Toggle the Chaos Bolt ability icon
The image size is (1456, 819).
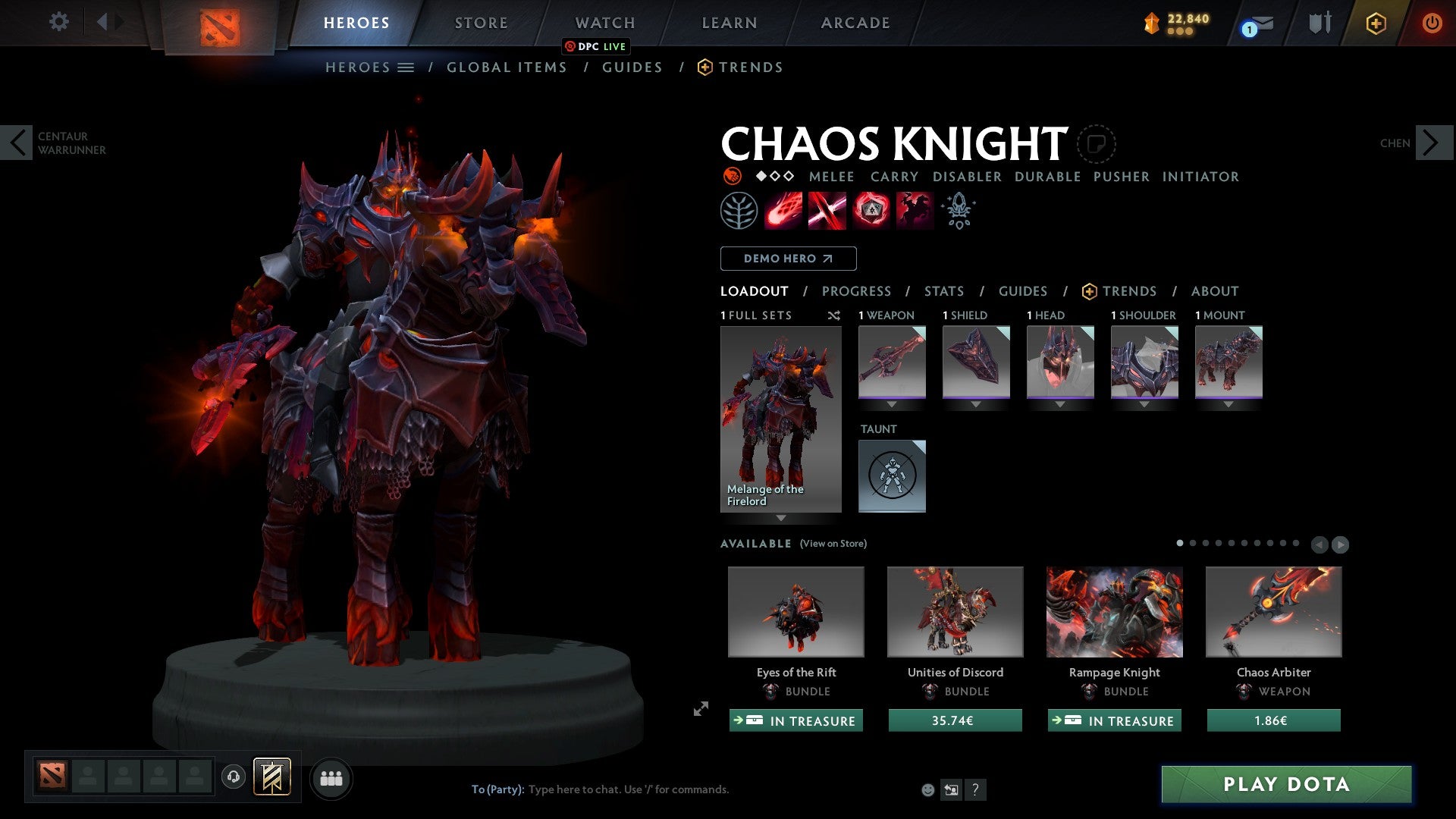pyautogui.click(x=782, y=210)
